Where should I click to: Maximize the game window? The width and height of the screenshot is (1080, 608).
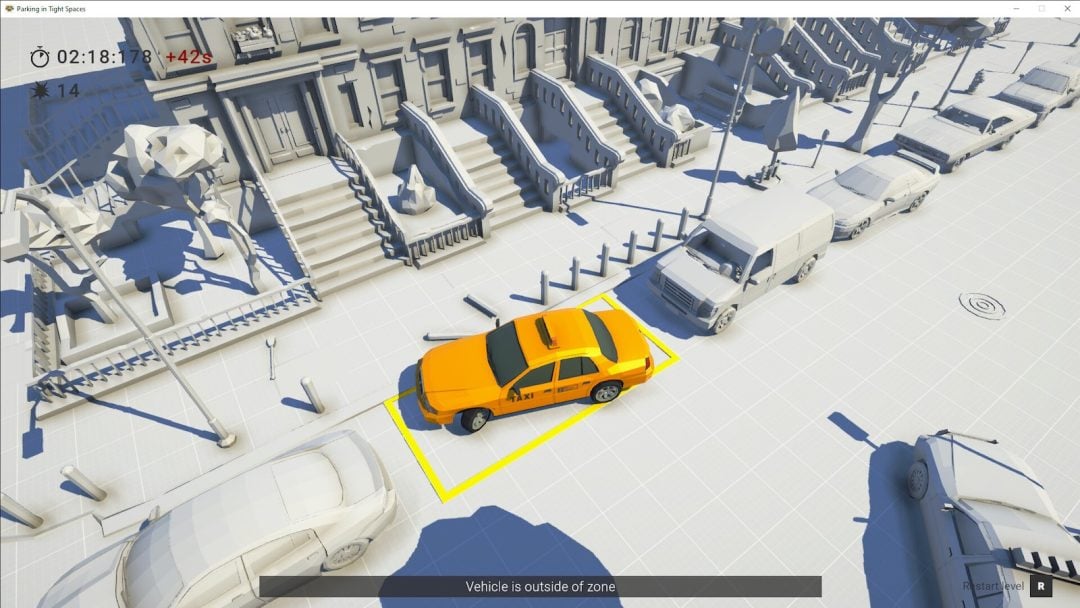point(1041,8)
